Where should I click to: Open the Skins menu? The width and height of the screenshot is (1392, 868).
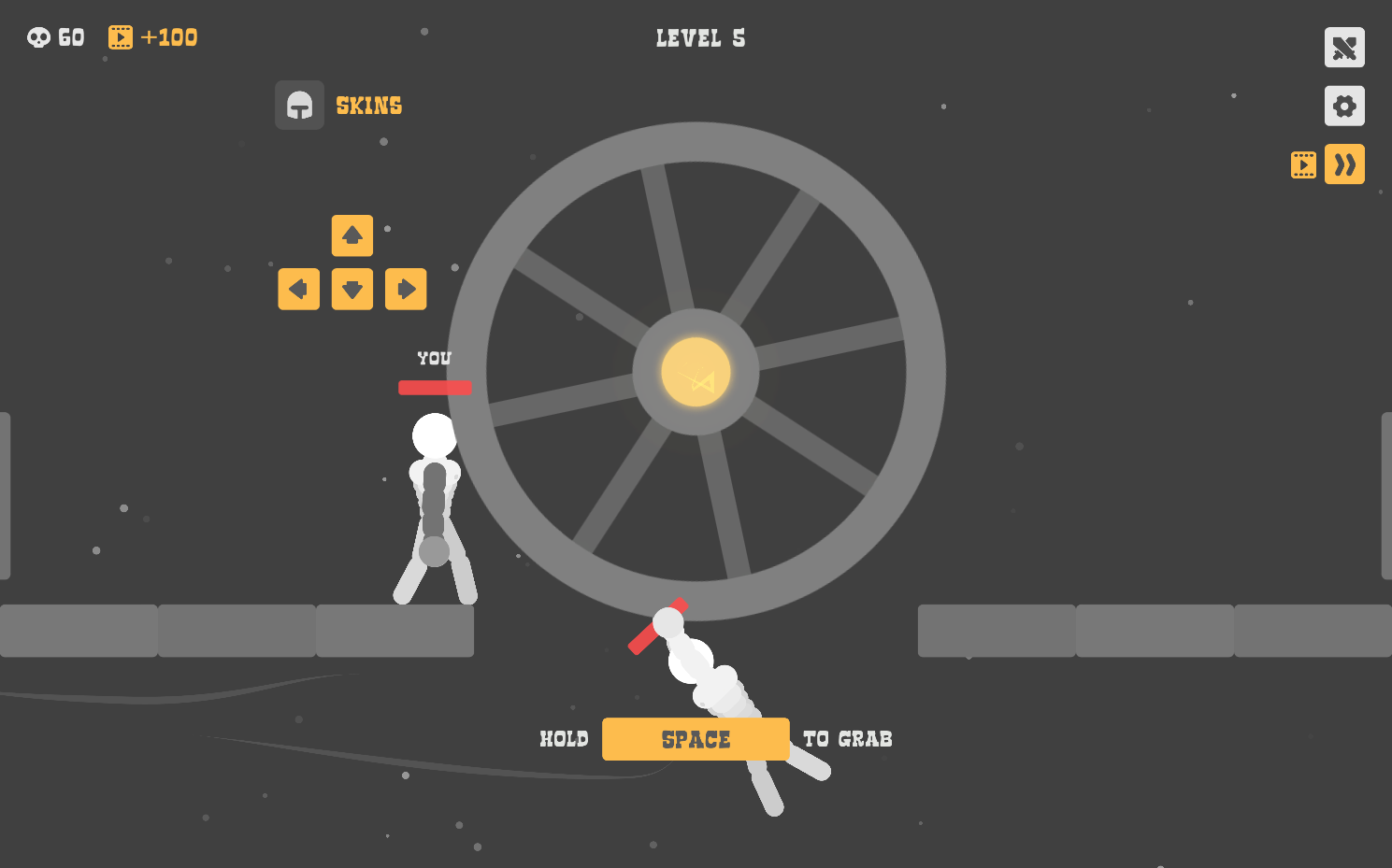pos(368,105)
